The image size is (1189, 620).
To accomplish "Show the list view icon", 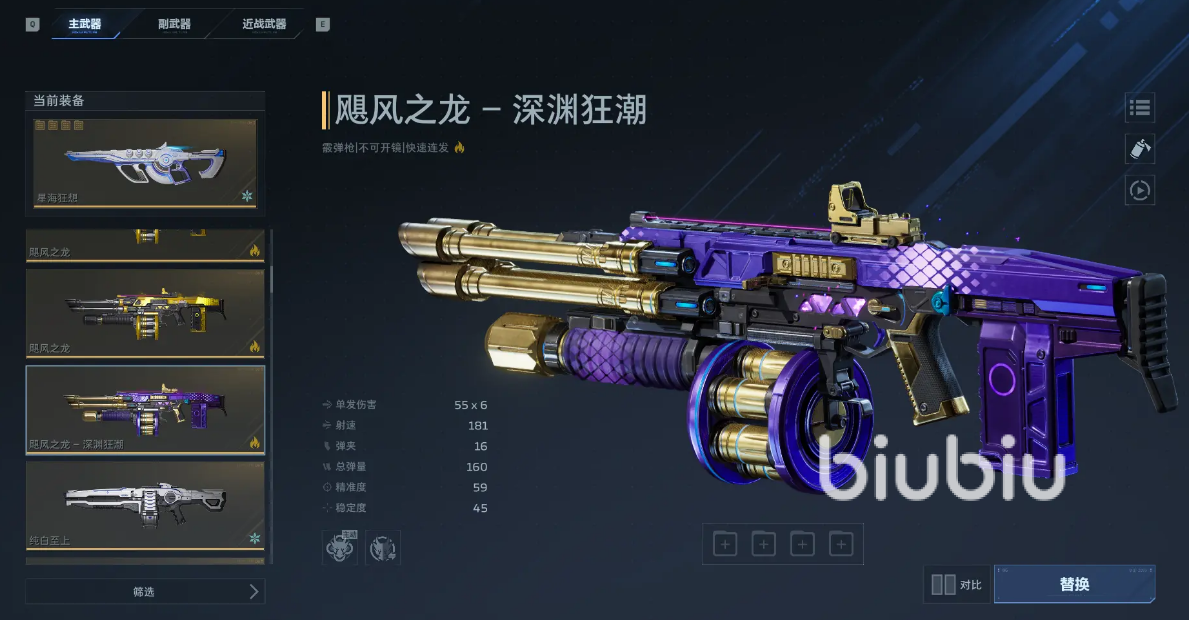I will [1140, 107].
